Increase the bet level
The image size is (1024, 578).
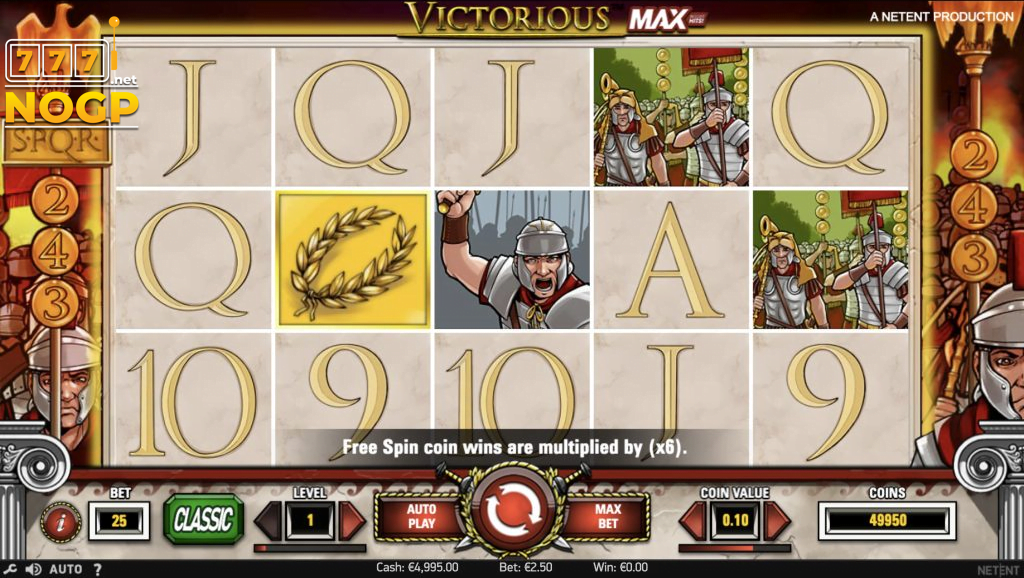click(x=352, y=520)
